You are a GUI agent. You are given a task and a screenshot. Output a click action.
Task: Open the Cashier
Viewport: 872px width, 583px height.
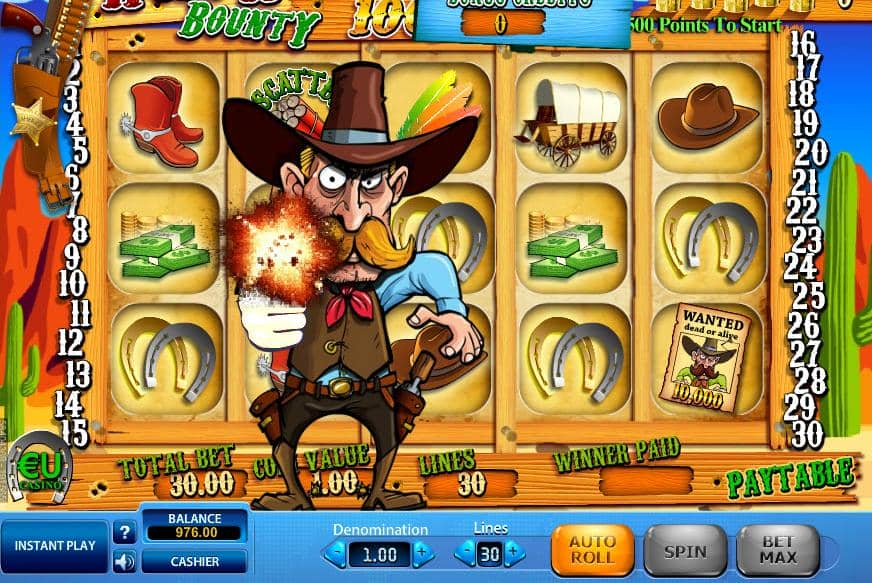click(194, 562)
